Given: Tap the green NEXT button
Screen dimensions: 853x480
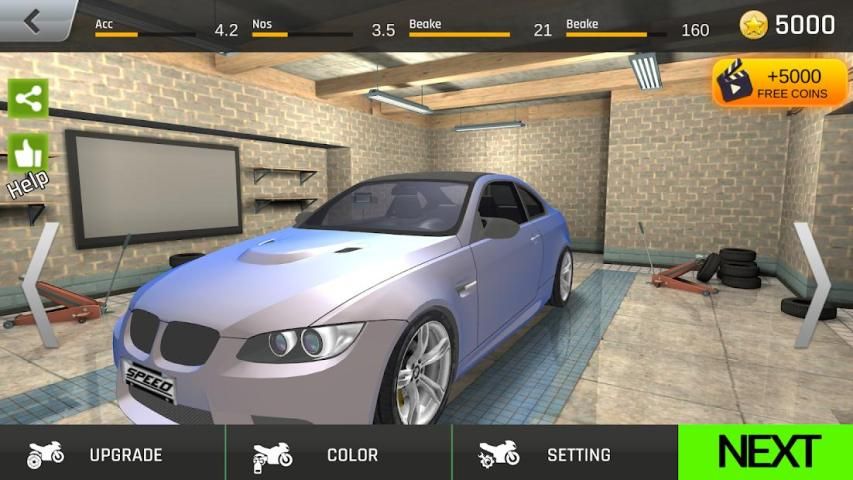Looking at the screenshot, I should [x=767, y=453].
